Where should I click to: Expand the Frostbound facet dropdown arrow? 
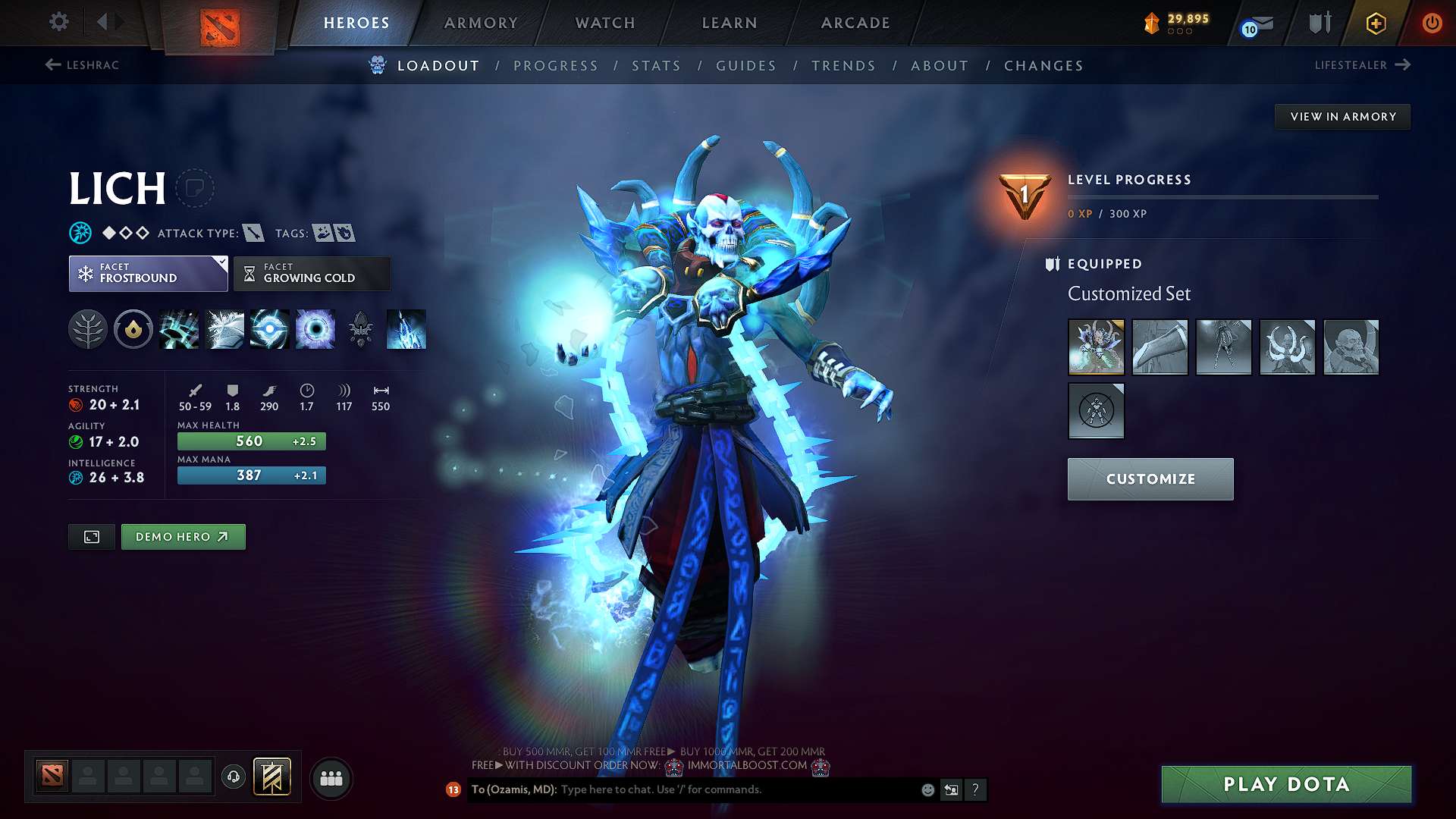pos(221,264)
